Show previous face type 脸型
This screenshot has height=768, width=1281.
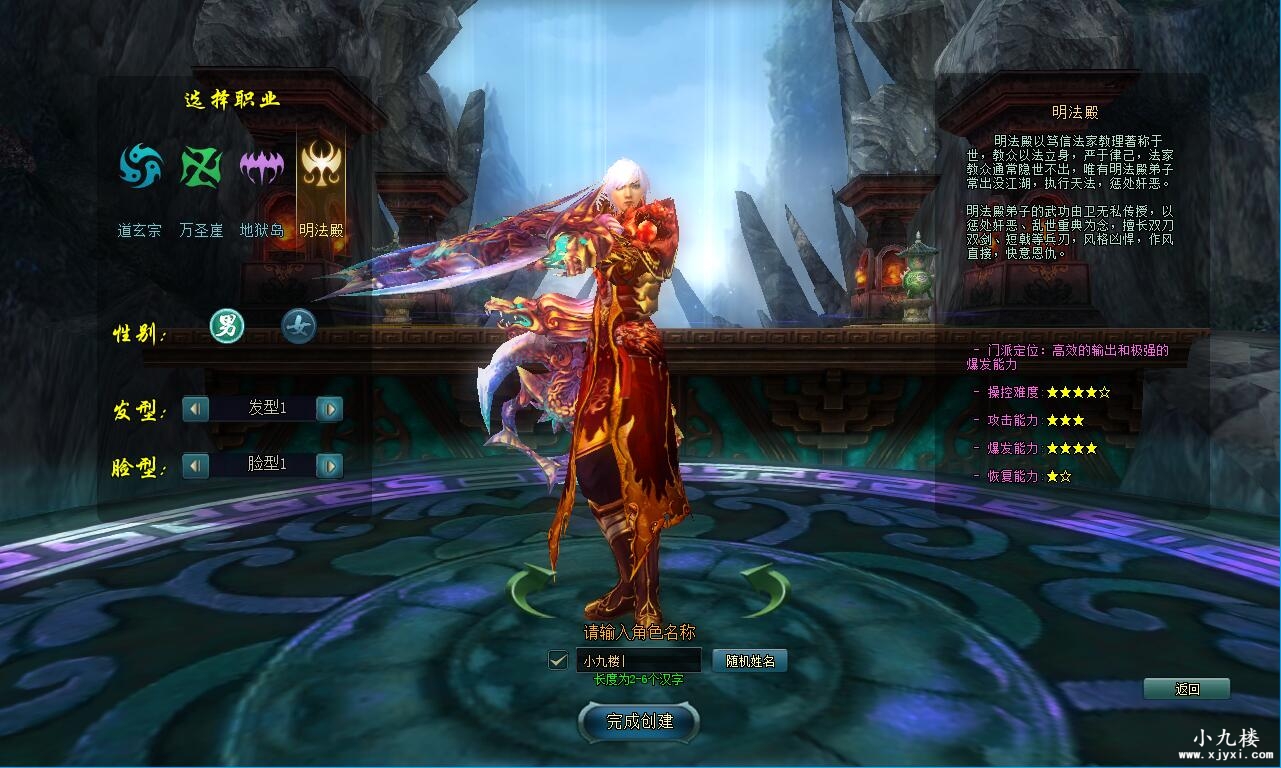click(x=196, y=465)
